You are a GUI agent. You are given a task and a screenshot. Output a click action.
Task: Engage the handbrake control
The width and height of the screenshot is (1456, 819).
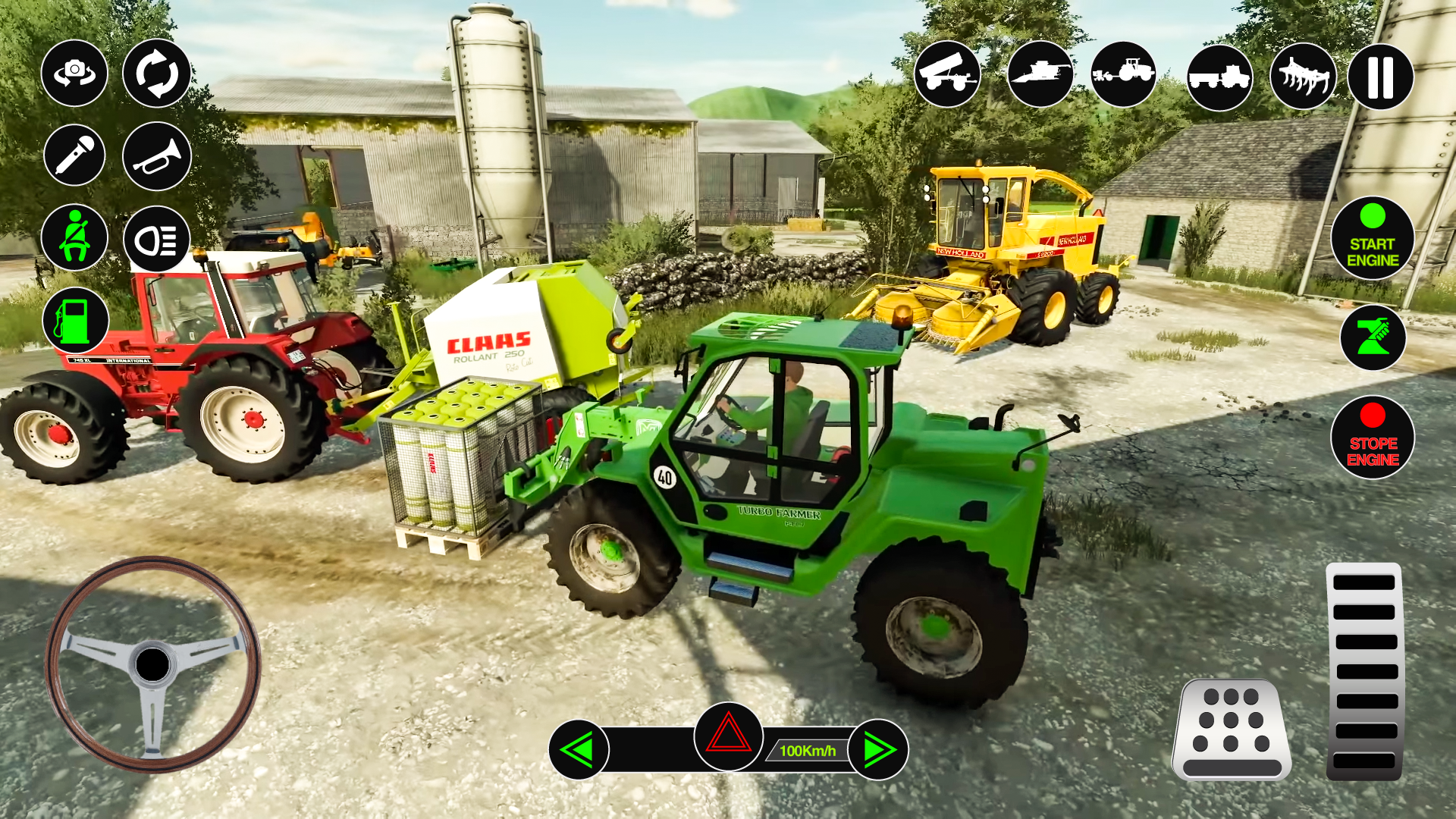pos(1373,337)
